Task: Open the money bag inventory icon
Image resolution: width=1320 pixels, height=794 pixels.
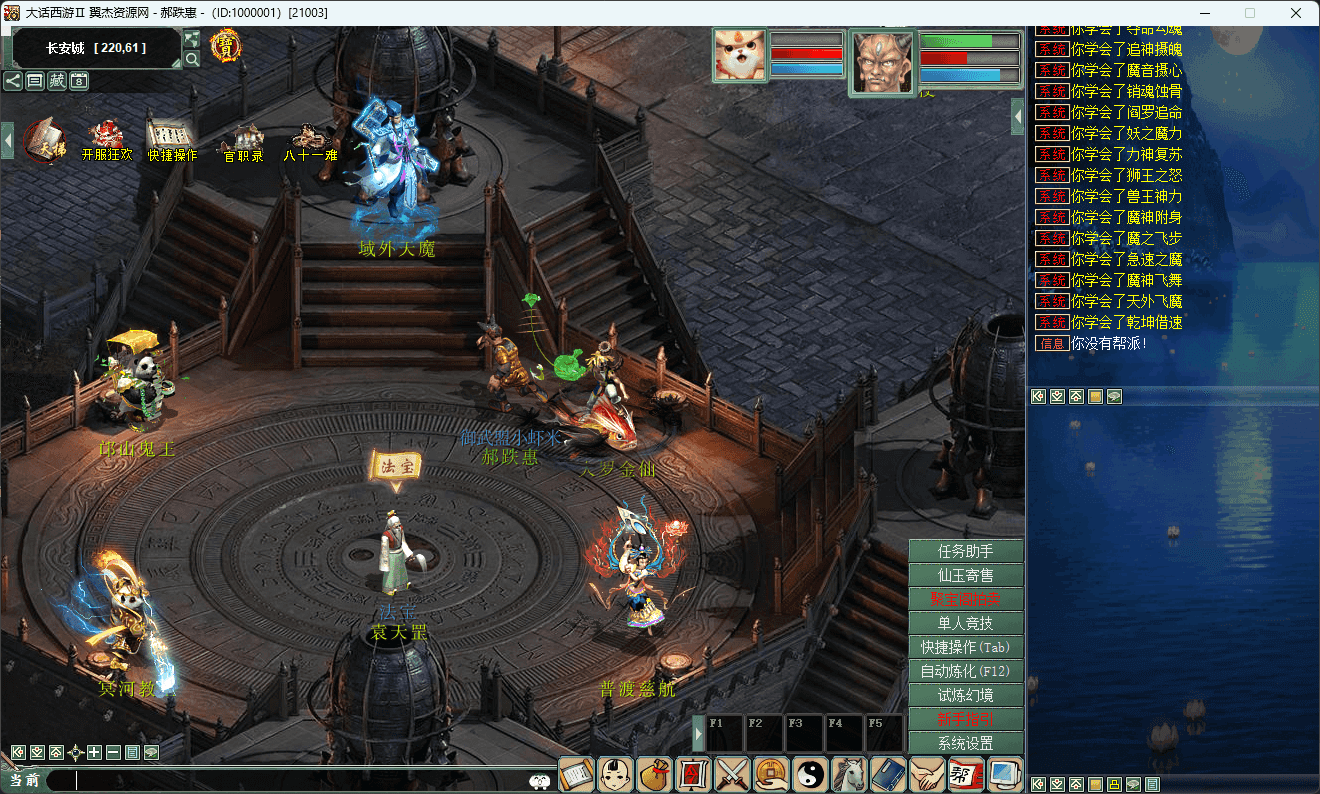Action: [655, 775]
